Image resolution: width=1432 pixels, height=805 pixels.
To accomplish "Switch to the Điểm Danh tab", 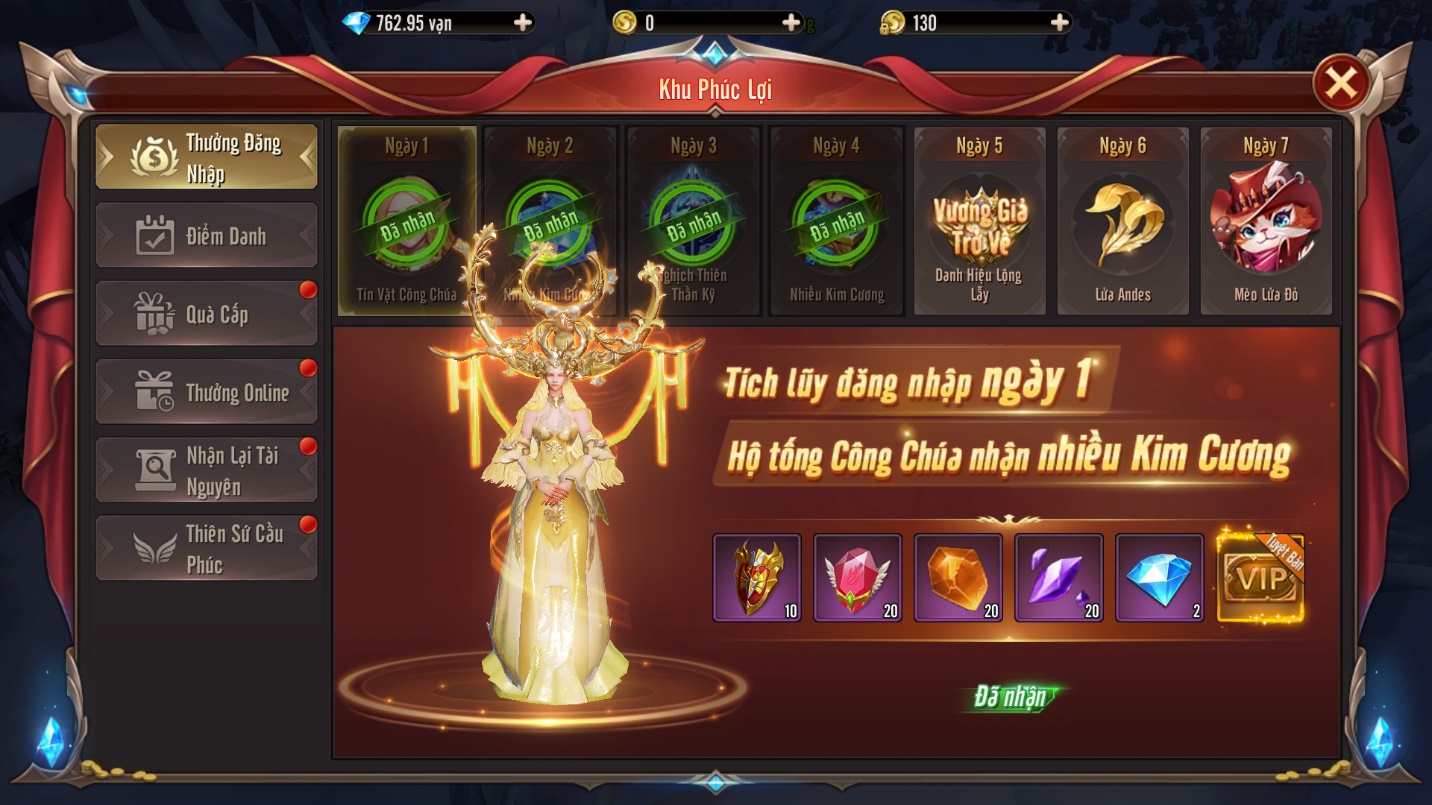I will pos(206,234).
